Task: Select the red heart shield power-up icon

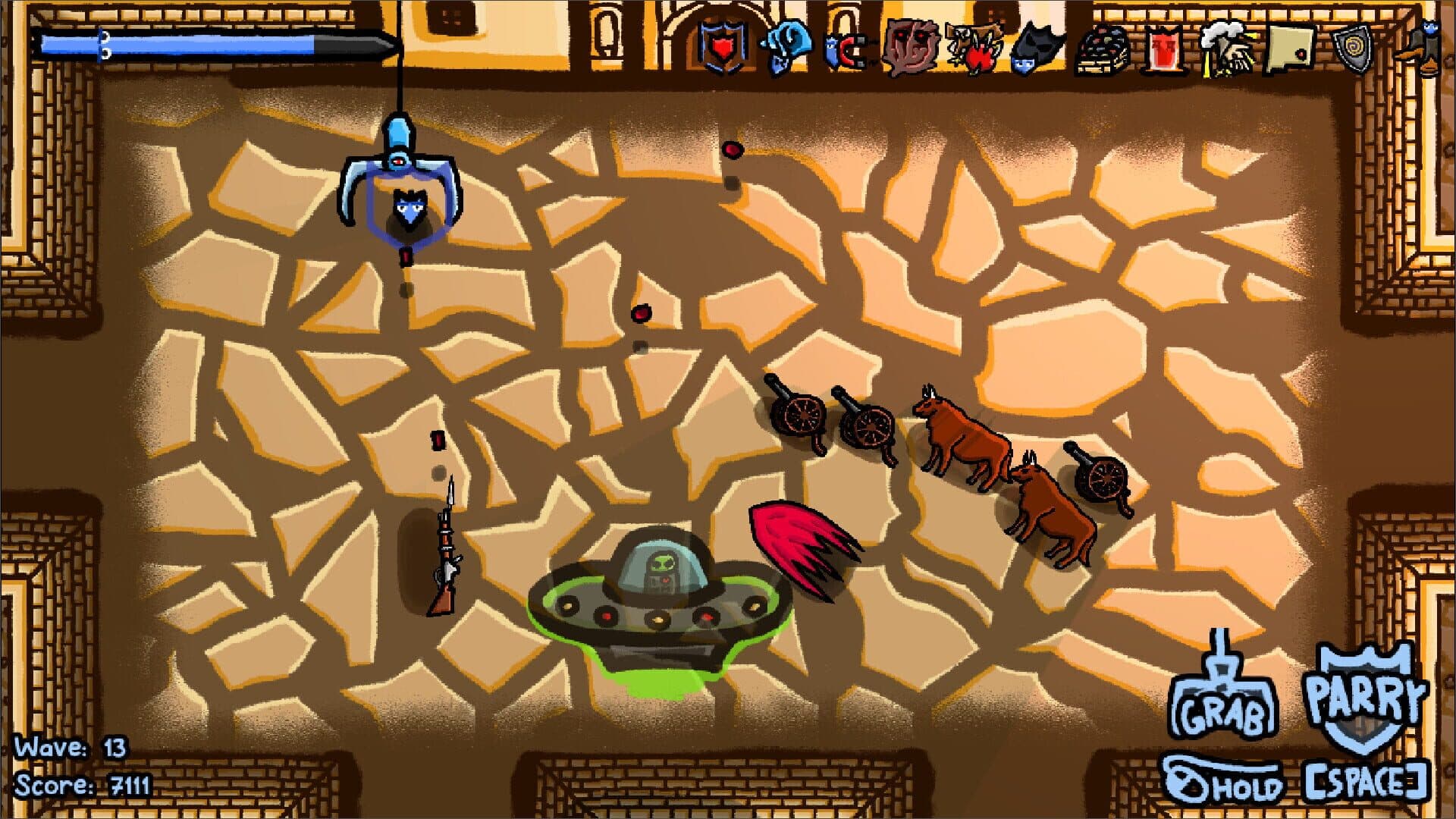Action: [722, 47]
